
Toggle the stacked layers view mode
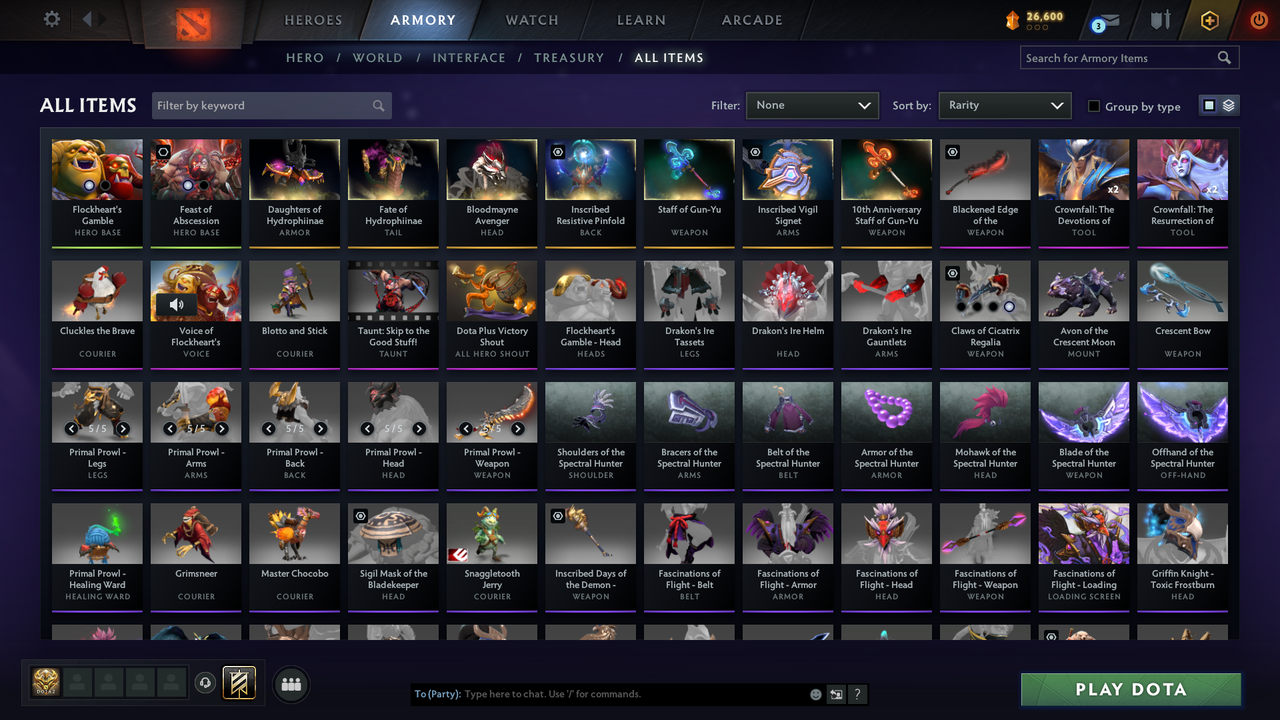[1229, 105]
